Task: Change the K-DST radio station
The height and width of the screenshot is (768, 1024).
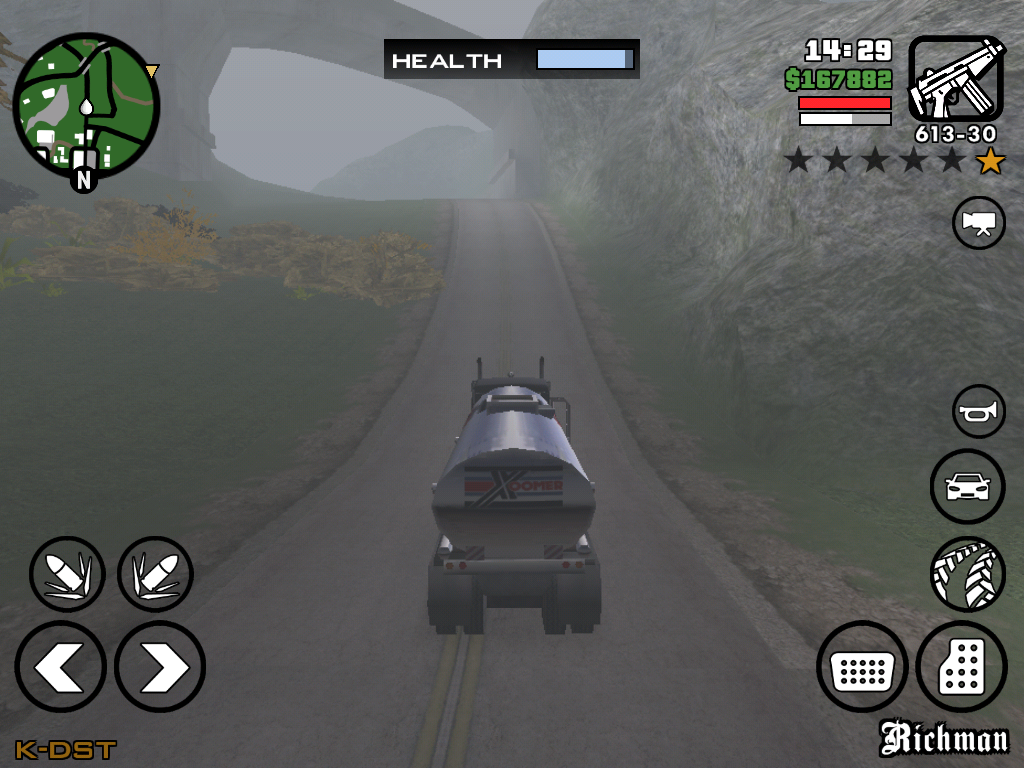Action: point(65,749)
